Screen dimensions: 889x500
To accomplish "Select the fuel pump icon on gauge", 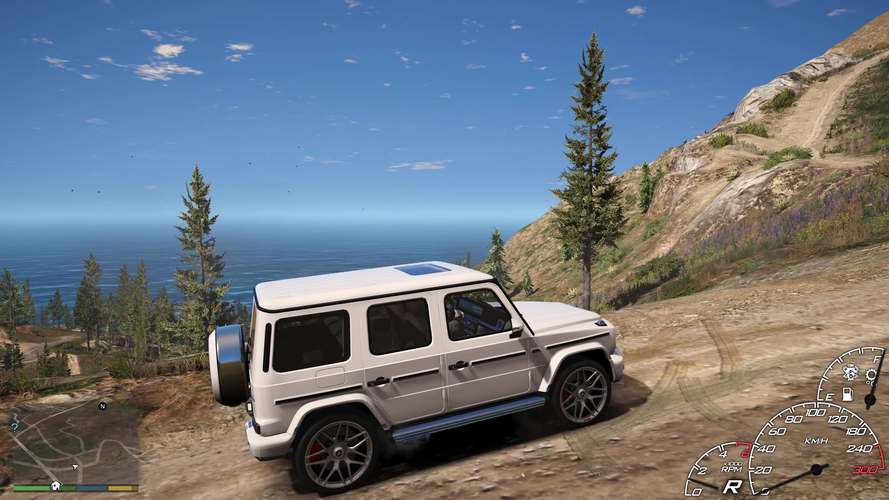I will tap(847, 394).
